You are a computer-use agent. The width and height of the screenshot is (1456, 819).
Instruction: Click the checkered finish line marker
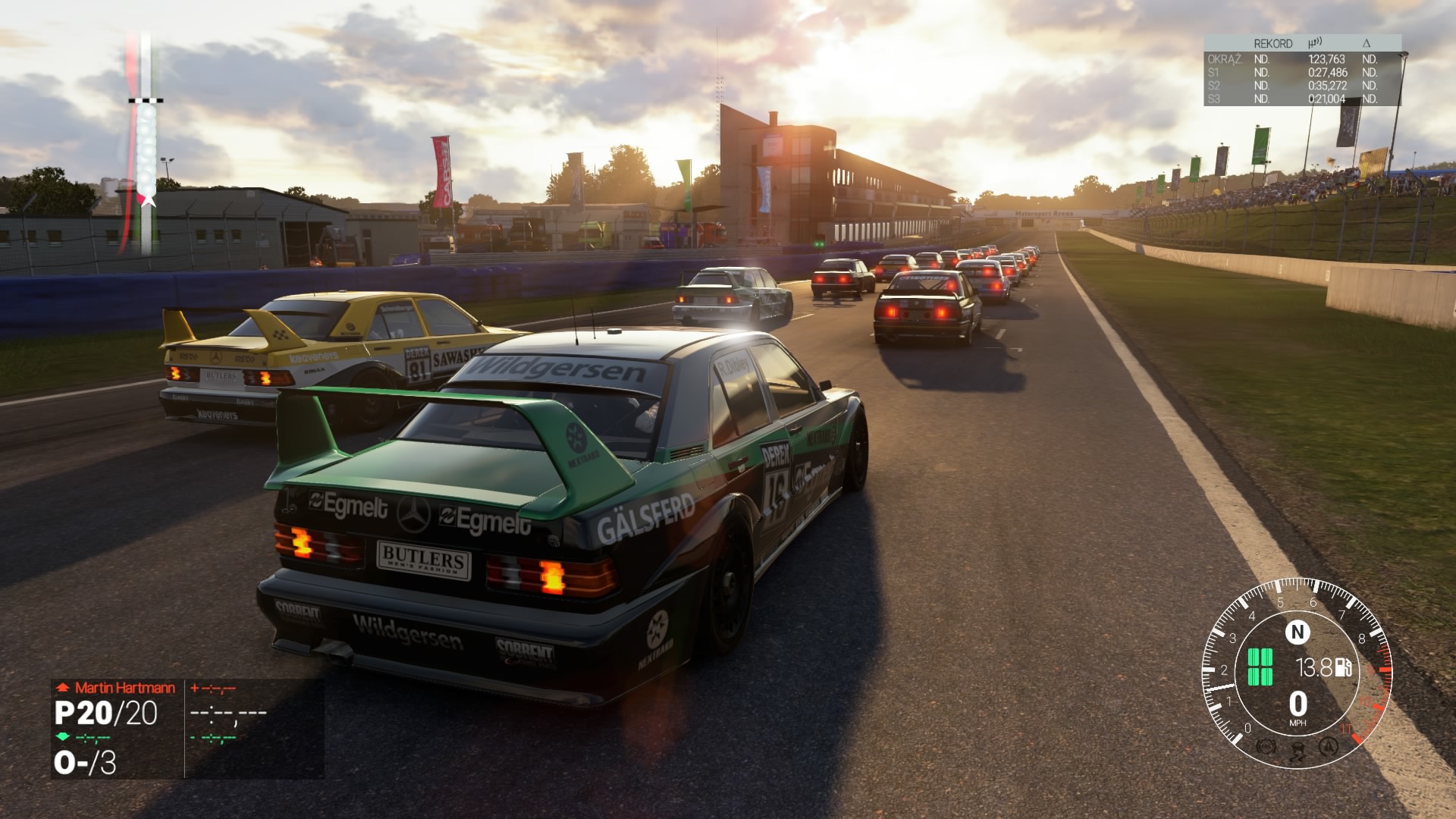click(146, 100)
